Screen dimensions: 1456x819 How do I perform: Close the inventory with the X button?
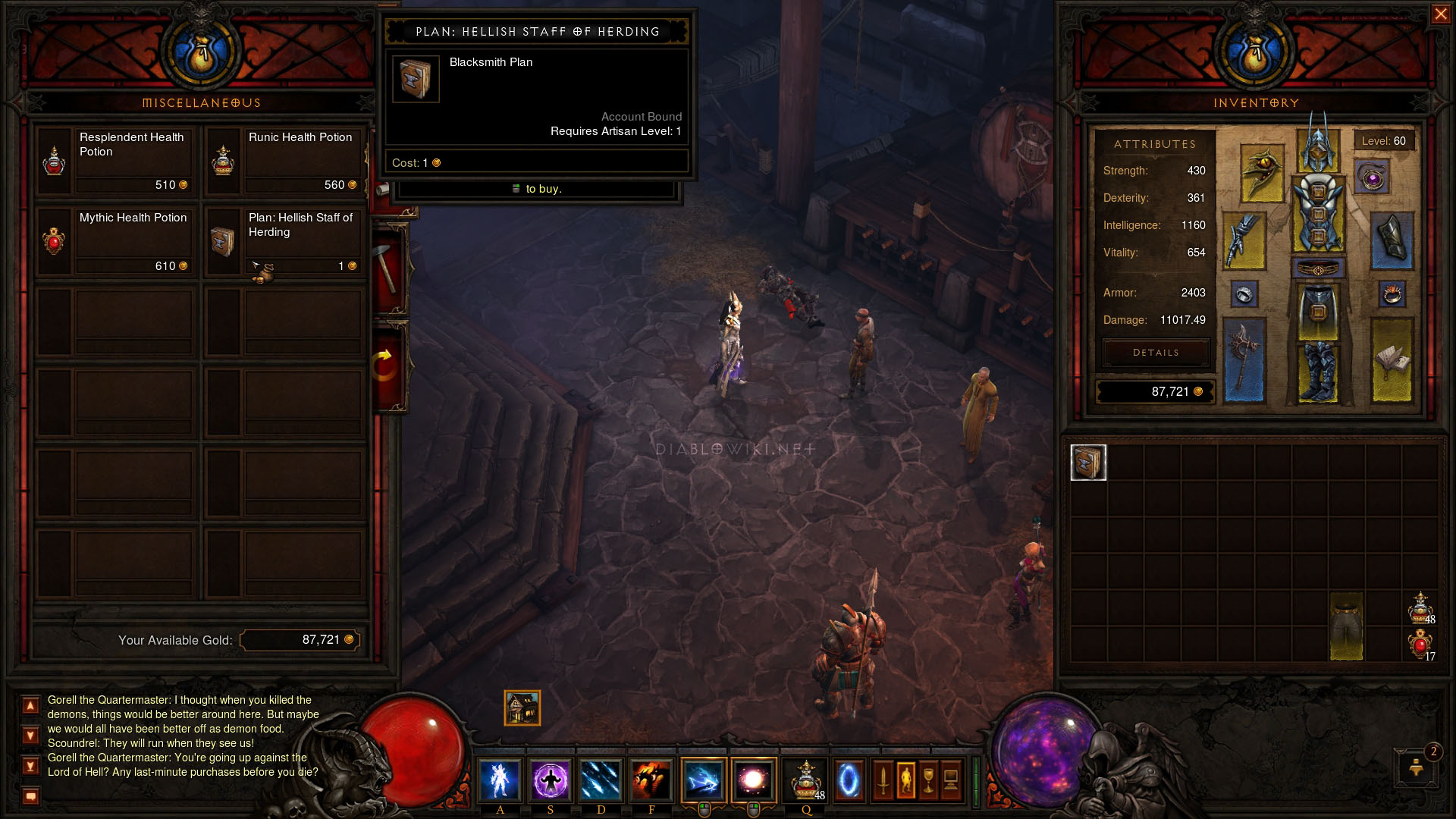pyautogui.click(x=1440, y=14)
